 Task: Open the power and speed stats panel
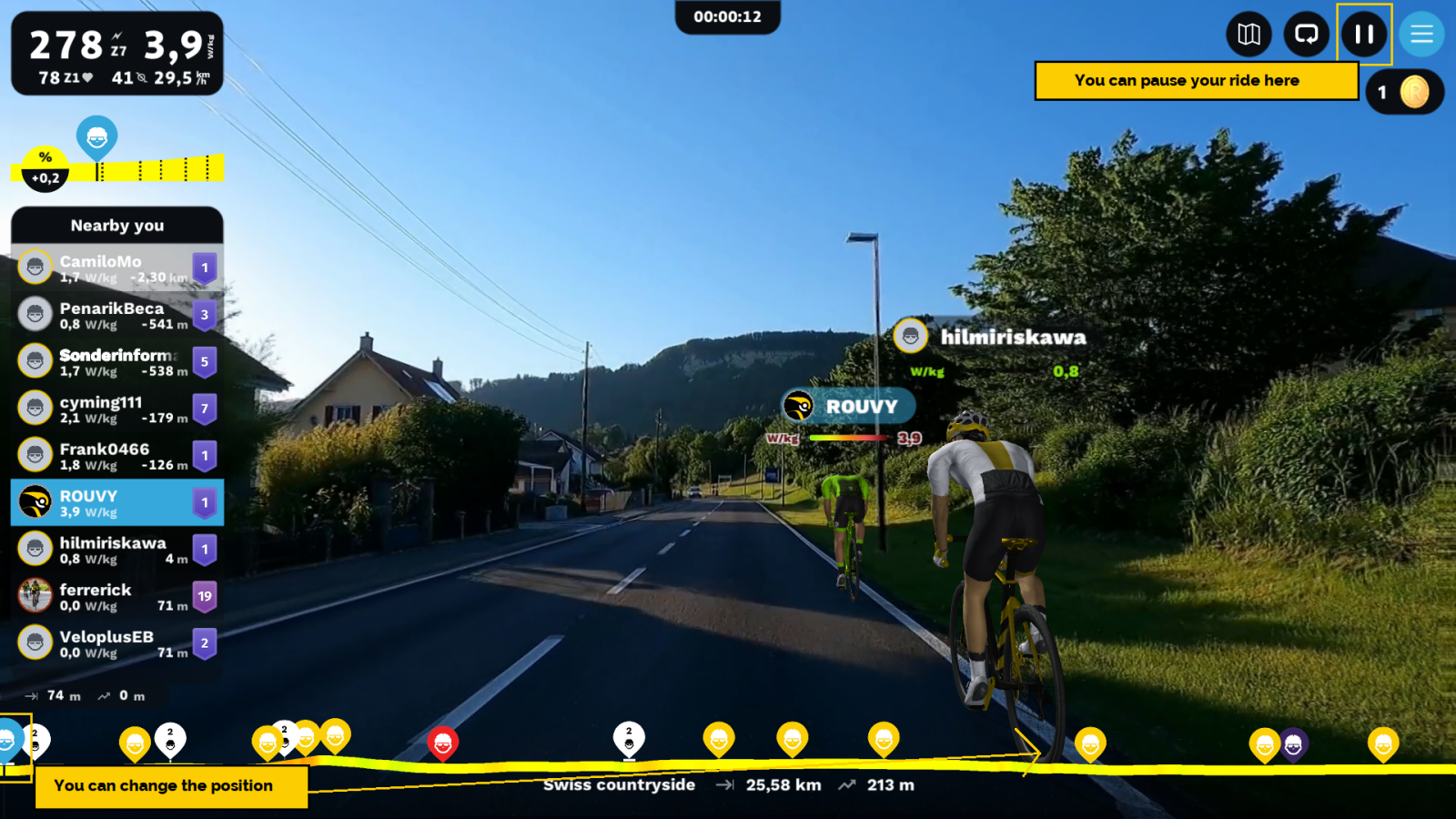pyautogui.click(x=116, y=54)
